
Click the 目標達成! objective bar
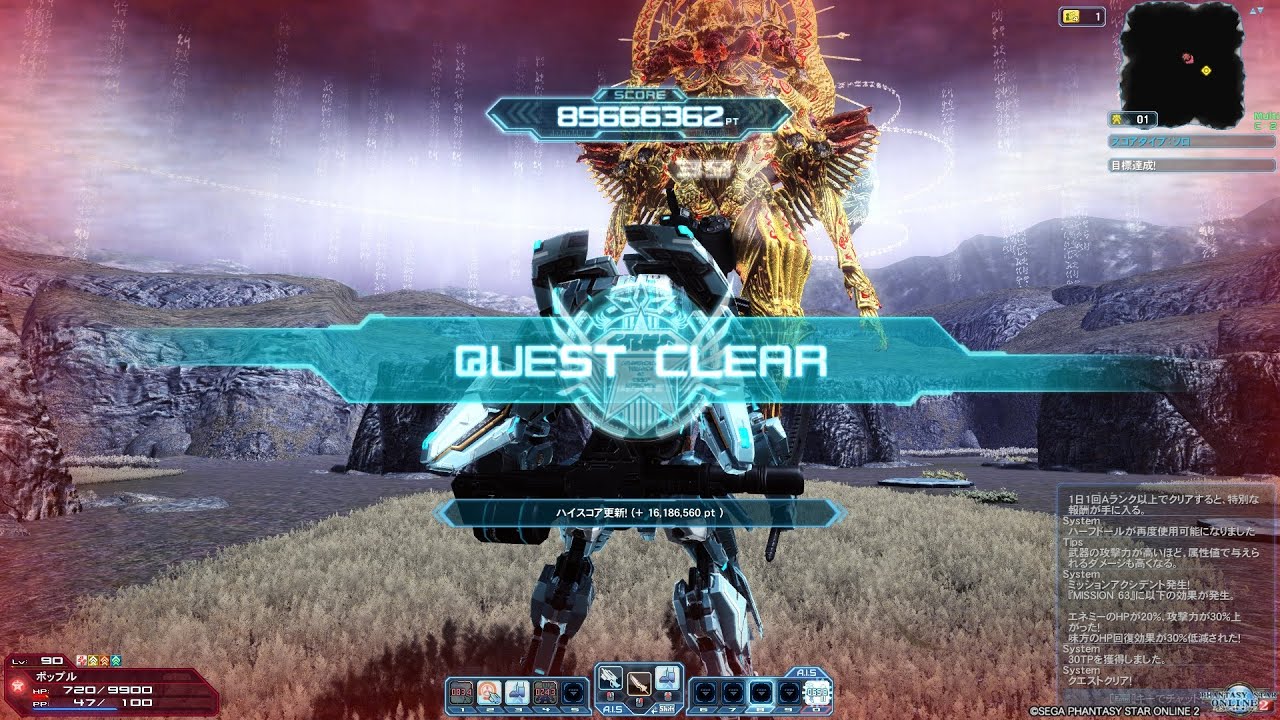1191,164
